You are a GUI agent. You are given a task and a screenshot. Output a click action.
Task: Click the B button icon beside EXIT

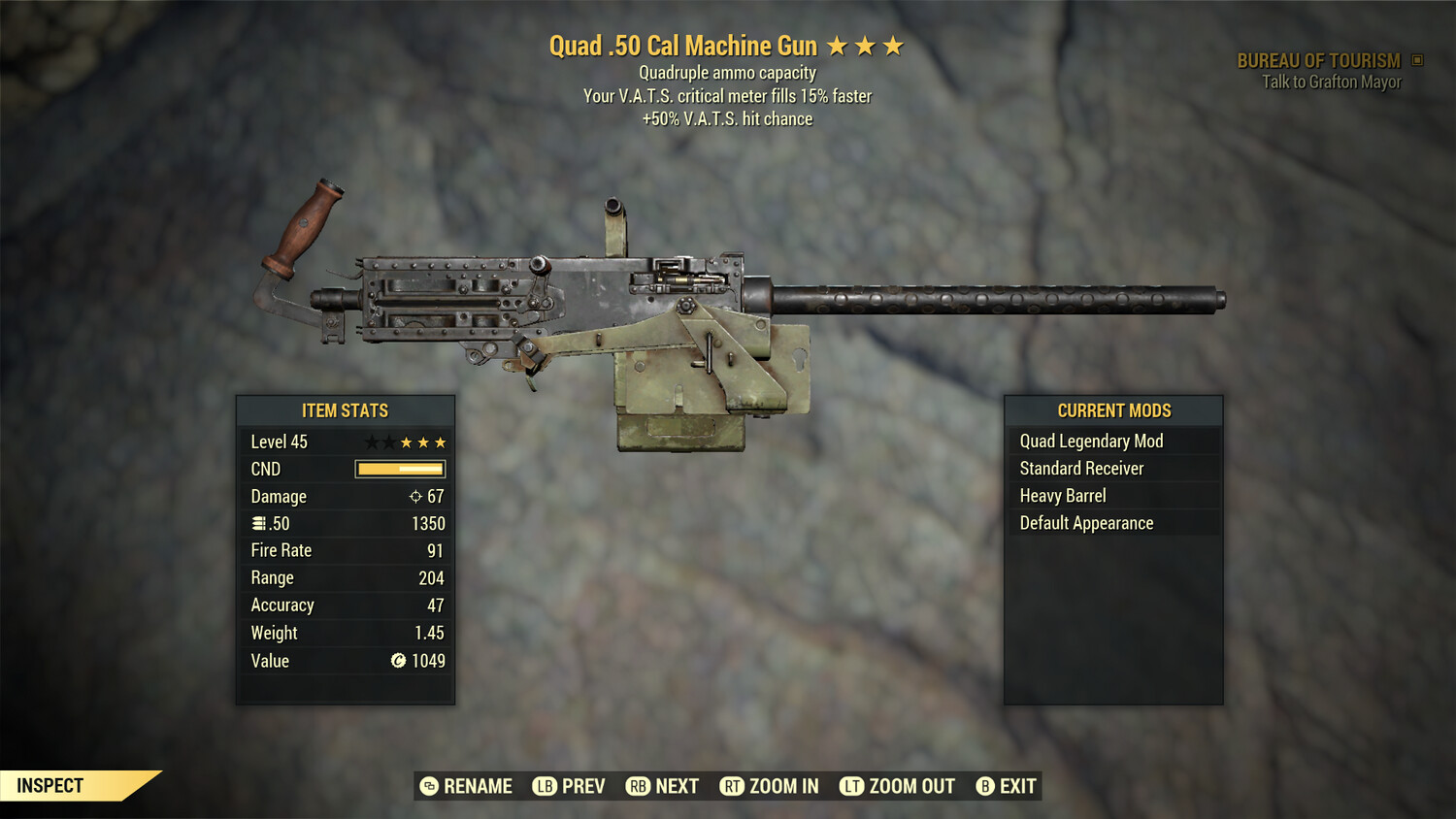pos(985,786)
